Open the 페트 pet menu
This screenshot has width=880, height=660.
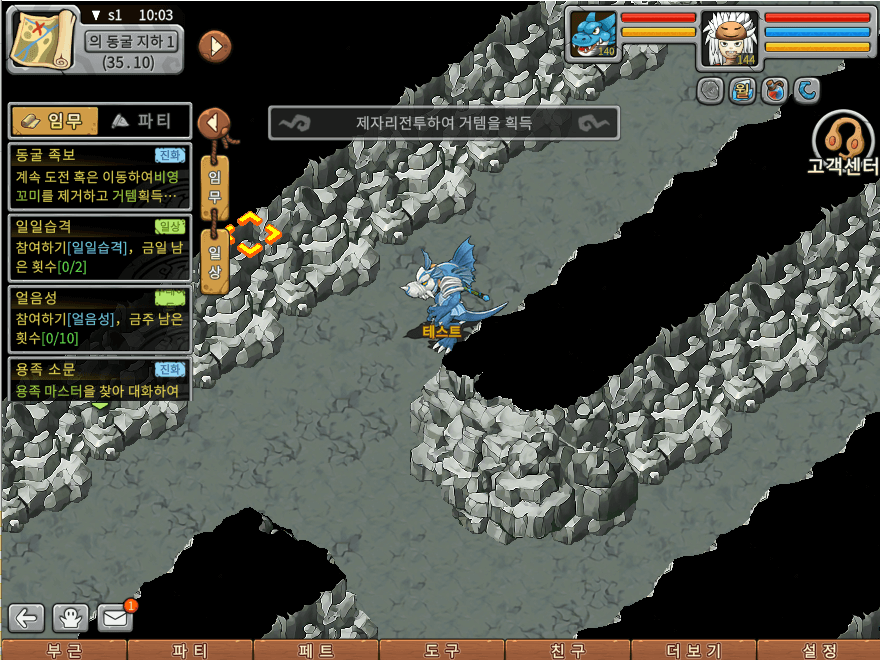[316, 650]
